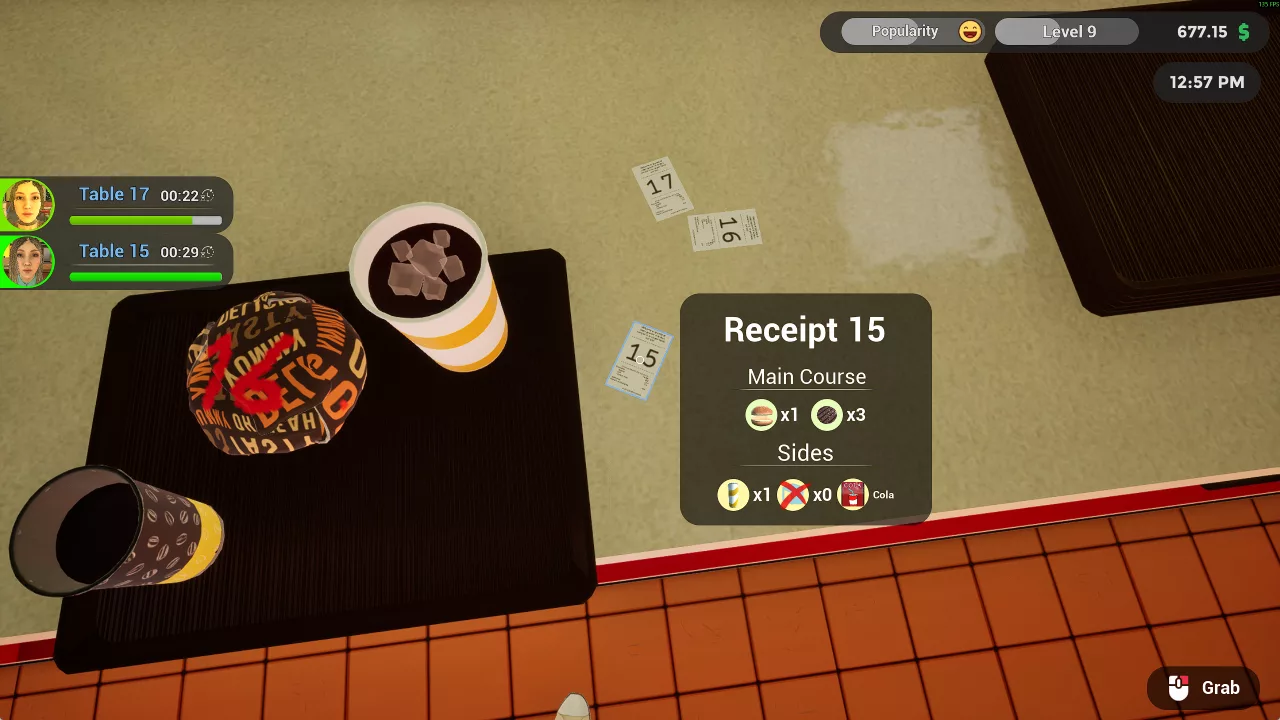Click the burger icon in Receipt 15
The height and width of the screenshot is (720, 1280).
[761, 414]
